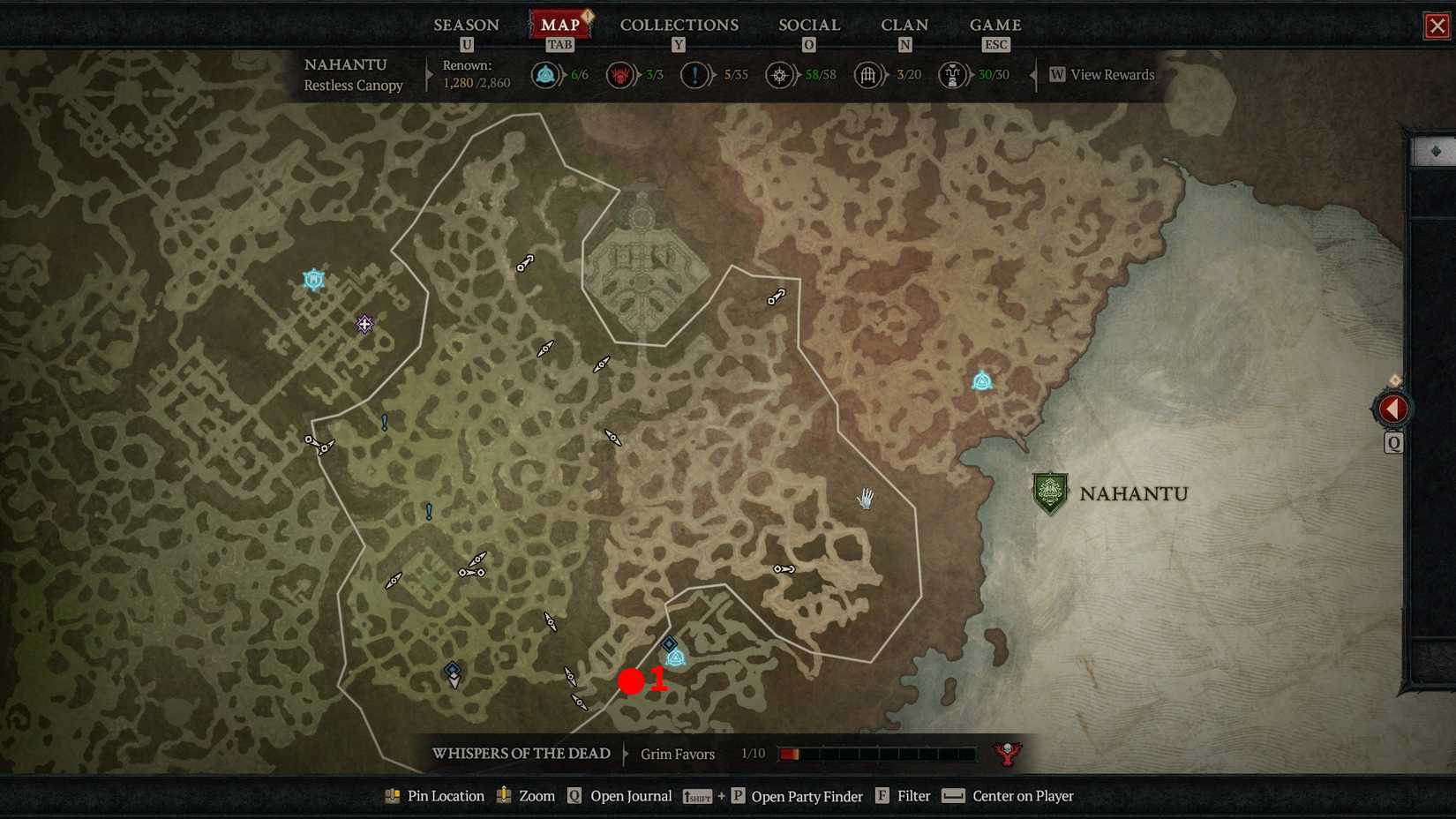Select the Altar of Lilith triangle marker near marker 1

click(676, 658)
